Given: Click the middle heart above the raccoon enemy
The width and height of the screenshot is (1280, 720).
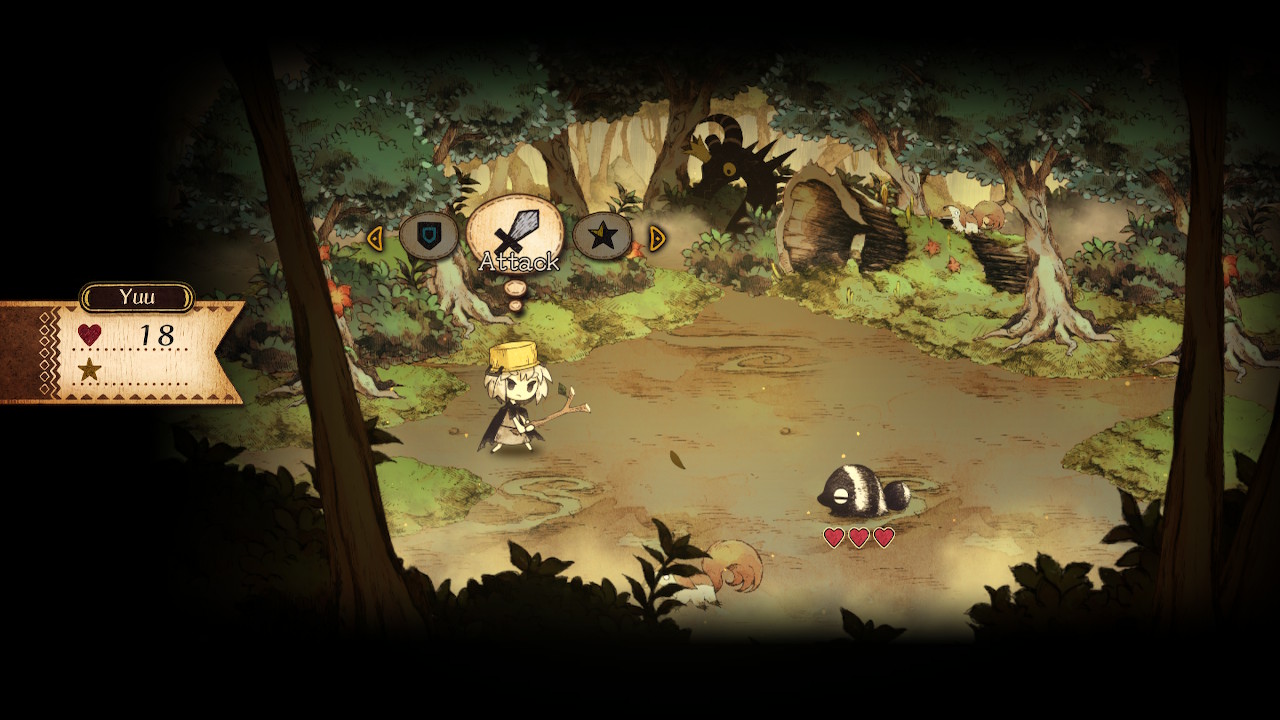Looking at the screenshot, I should (x=857, y=535).
